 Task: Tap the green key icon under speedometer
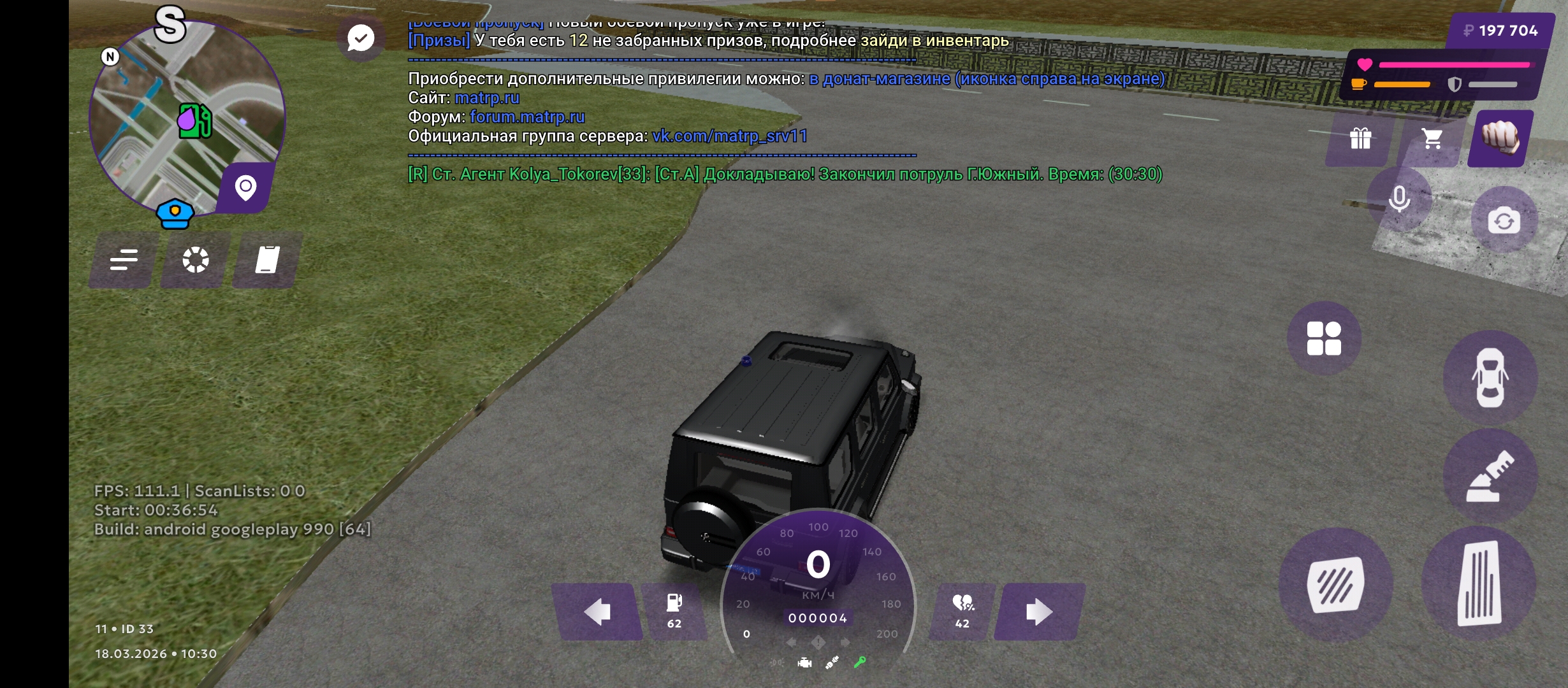tap(860, 663)
